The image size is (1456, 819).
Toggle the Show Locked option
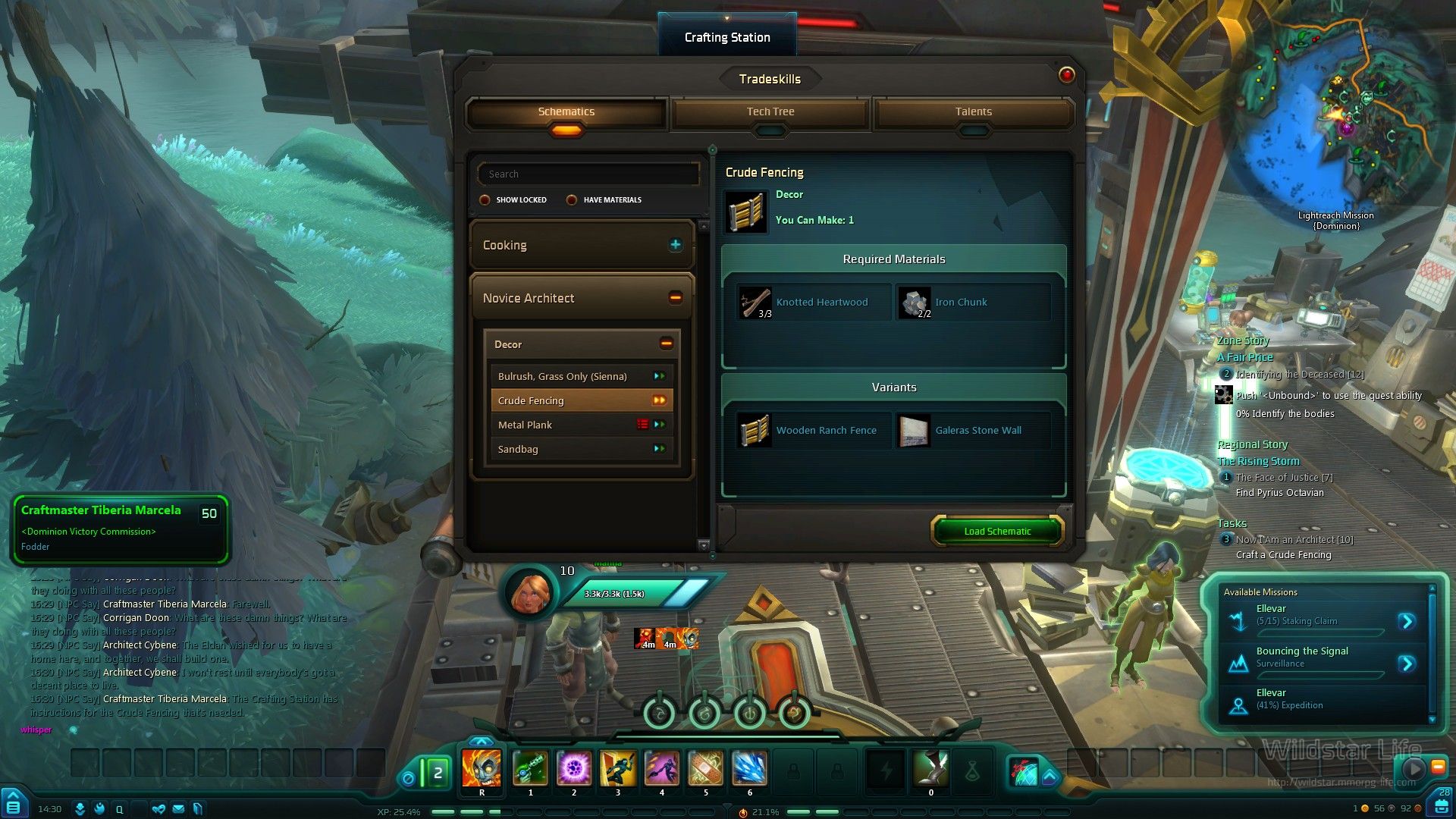tap(485, 200)
